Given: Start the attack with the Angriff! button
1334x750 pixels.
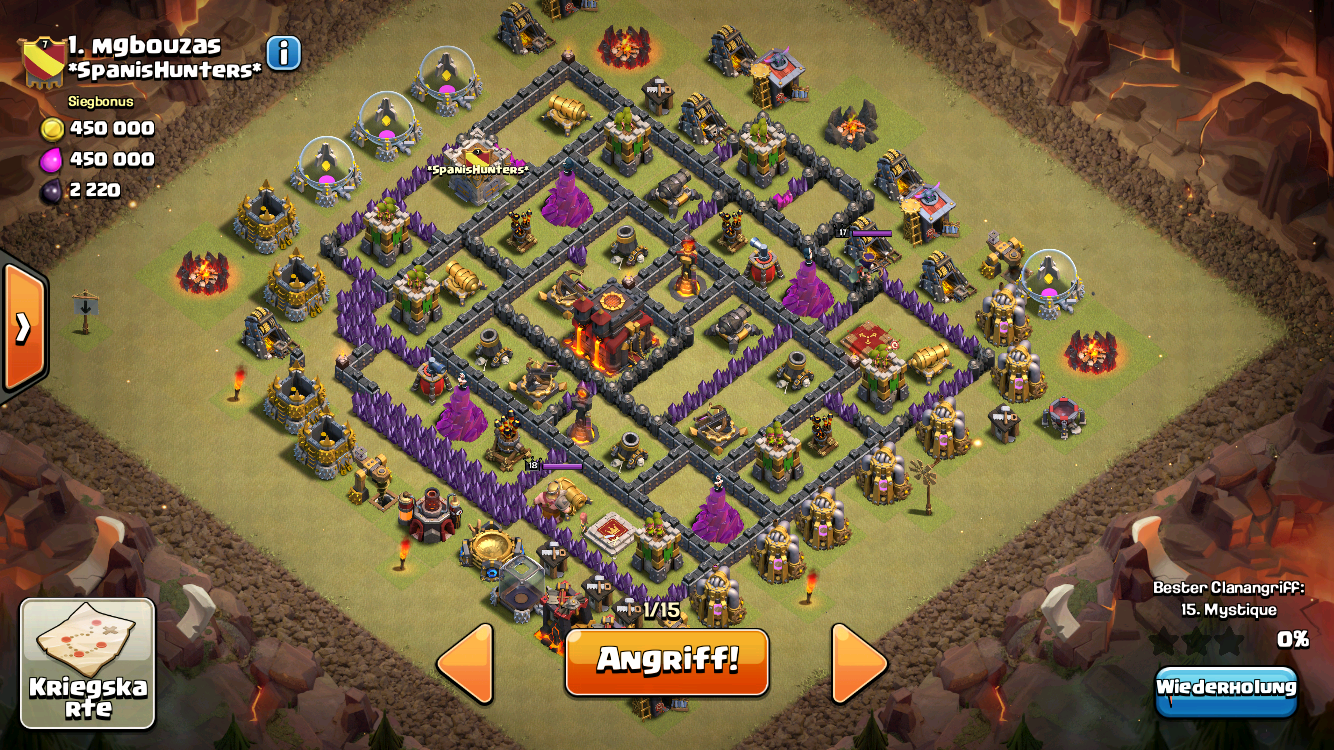Looking at the screenshot, I should pyautogui.click(x=667, y=661).
